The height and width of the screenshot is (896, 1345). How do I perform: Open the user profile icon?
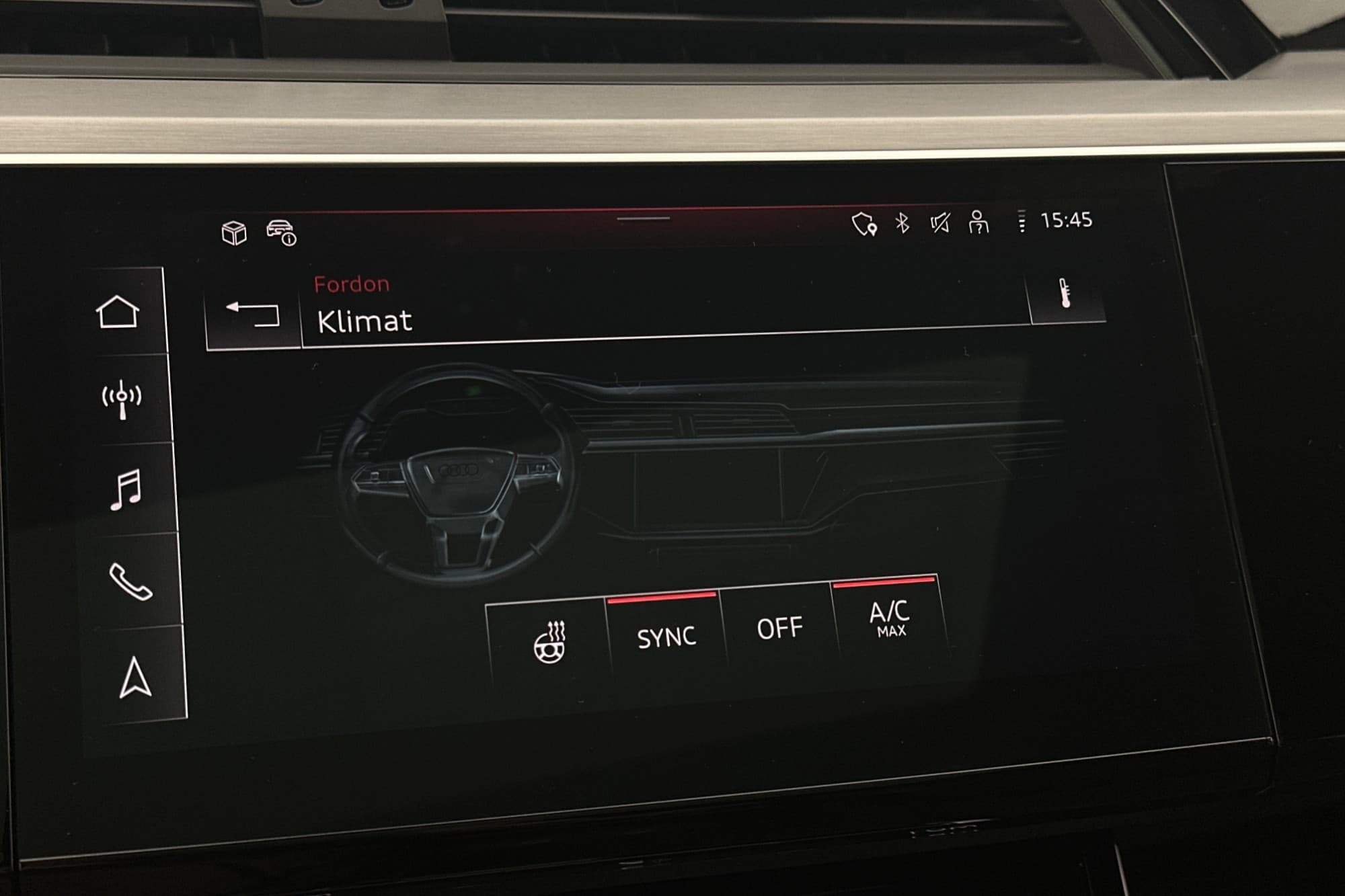tap(978, 222)
